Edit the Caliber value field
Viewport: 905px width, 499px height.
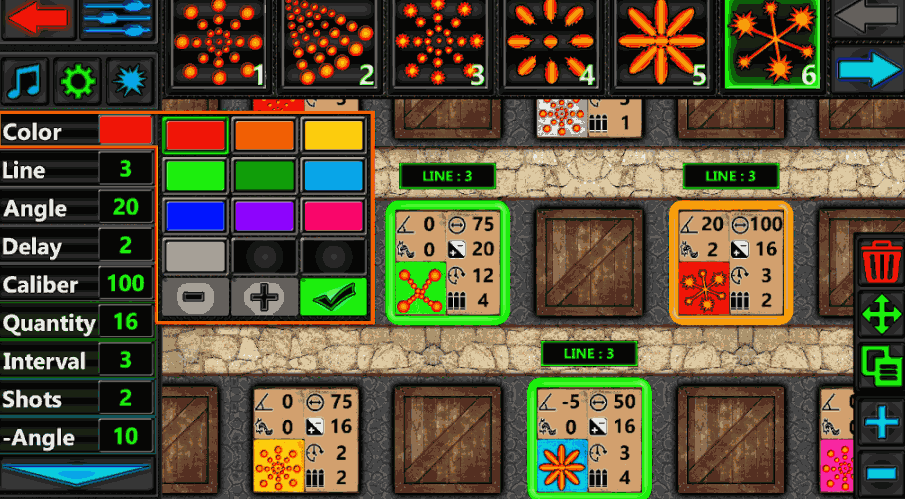point(126,284)
